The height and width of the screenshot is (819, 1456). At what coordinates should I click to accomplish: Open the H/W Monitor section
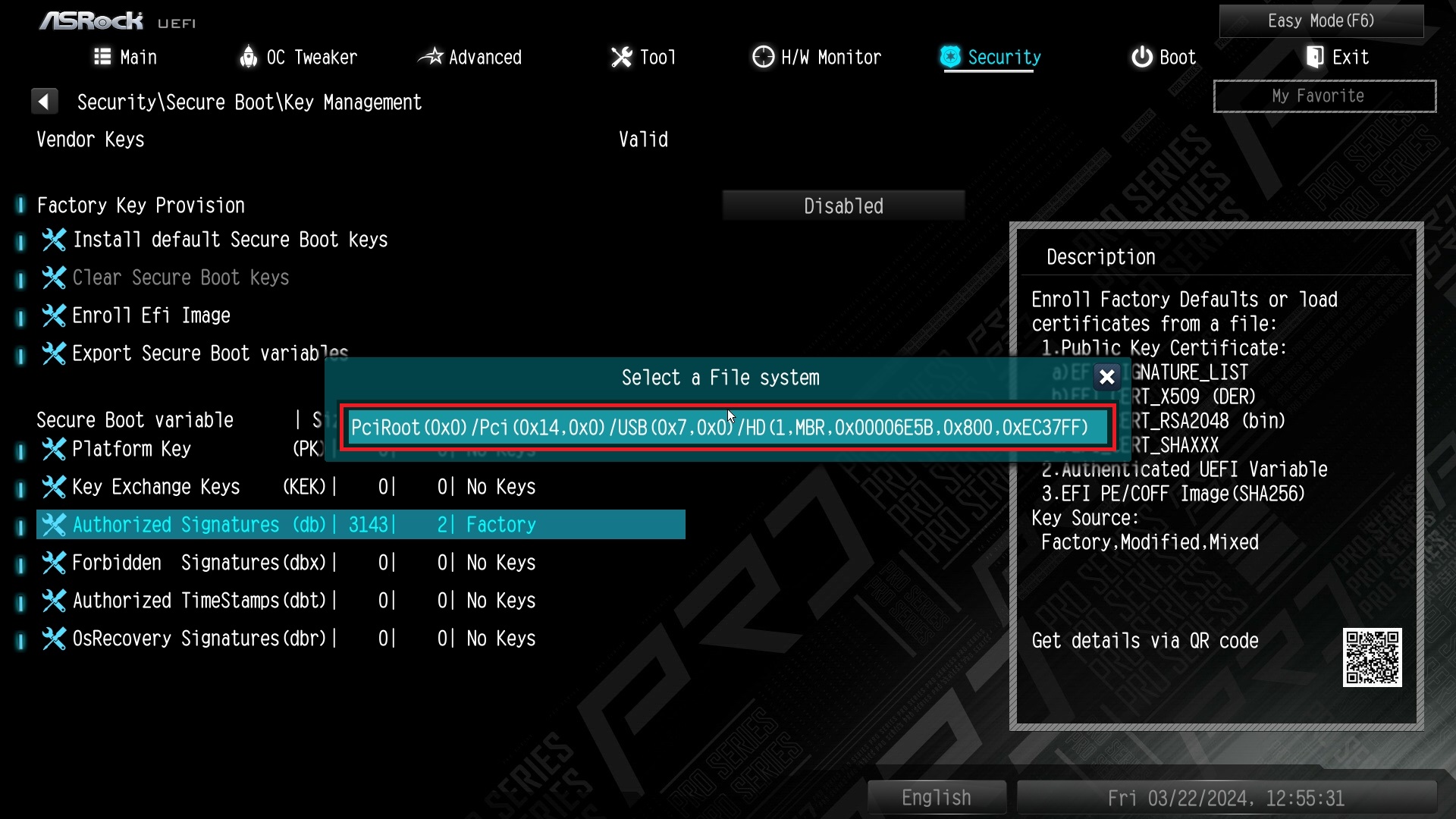coord(816,57)
